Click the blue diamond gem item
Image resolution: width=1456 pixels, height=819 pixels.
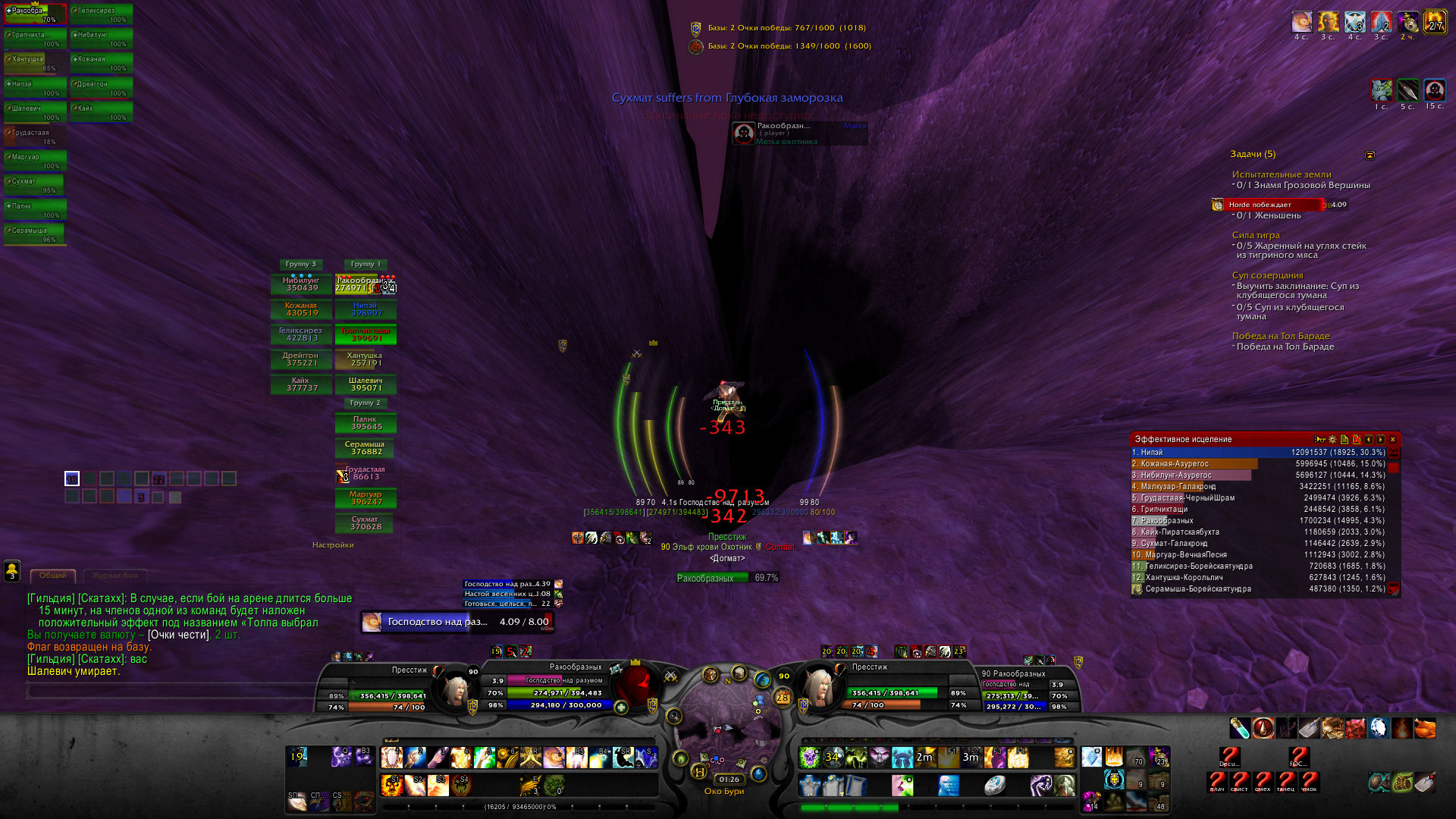1091,757
